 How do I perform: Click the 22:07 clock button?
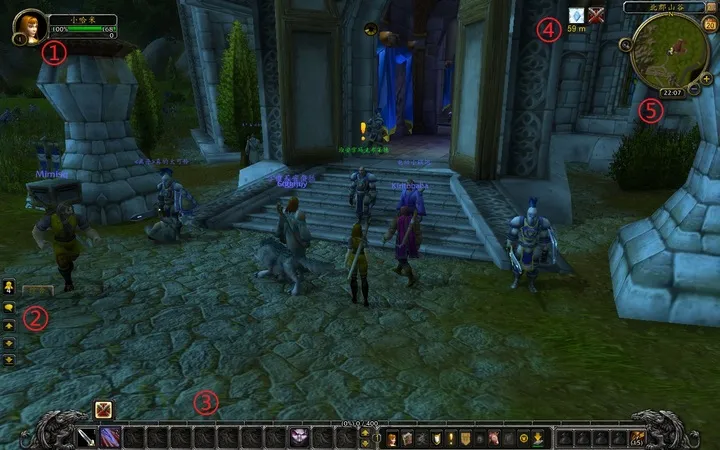pos(672,93)
